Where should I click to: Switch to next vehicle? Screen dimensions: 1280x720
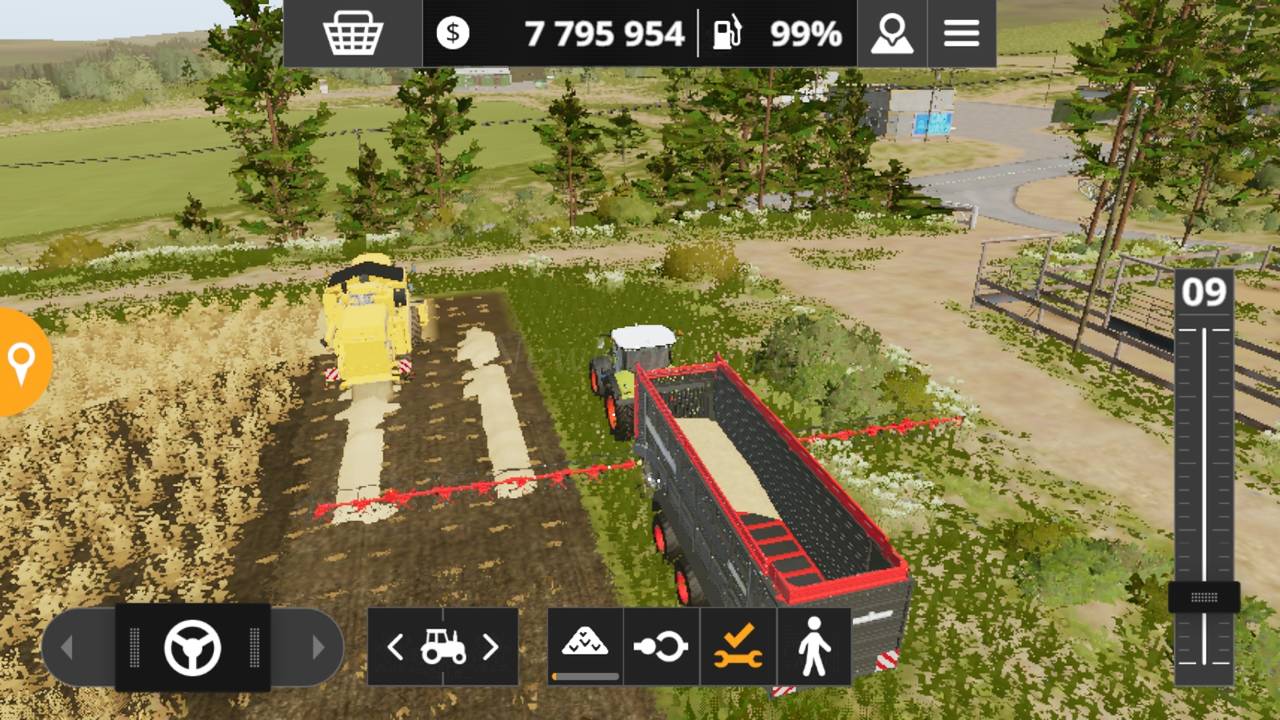[490, 647]
